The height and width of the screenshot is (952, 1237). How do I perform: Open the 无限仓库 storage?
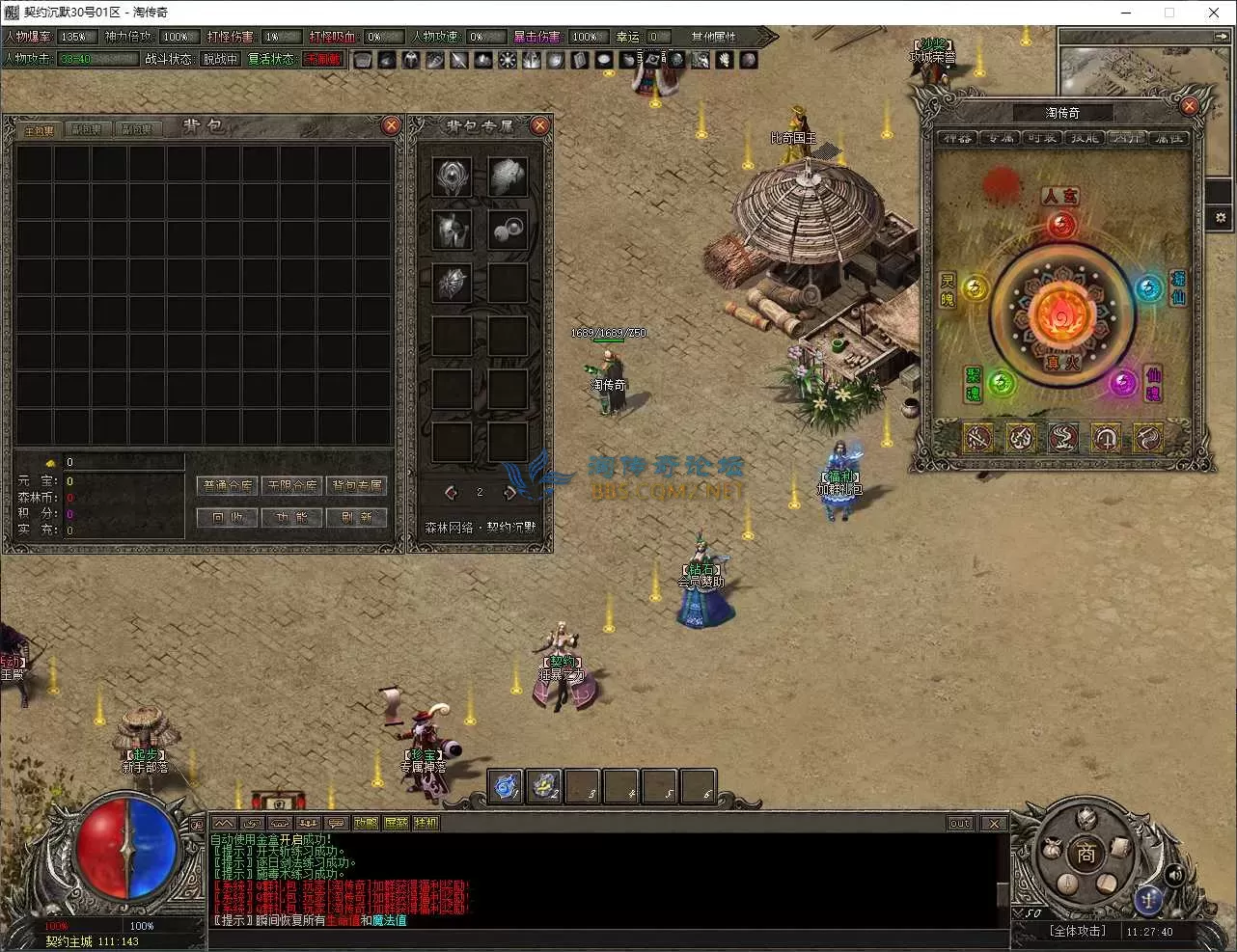point(292,485)
